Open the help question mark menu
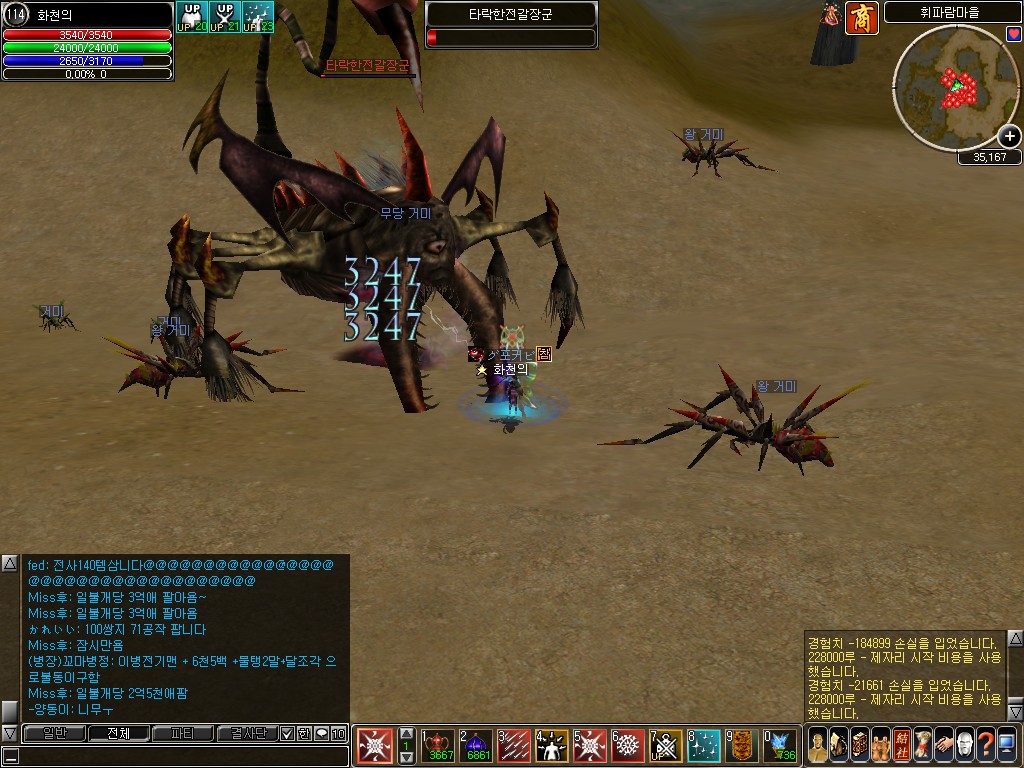Viewport: 1024px width, 768px height. point(985,746)
